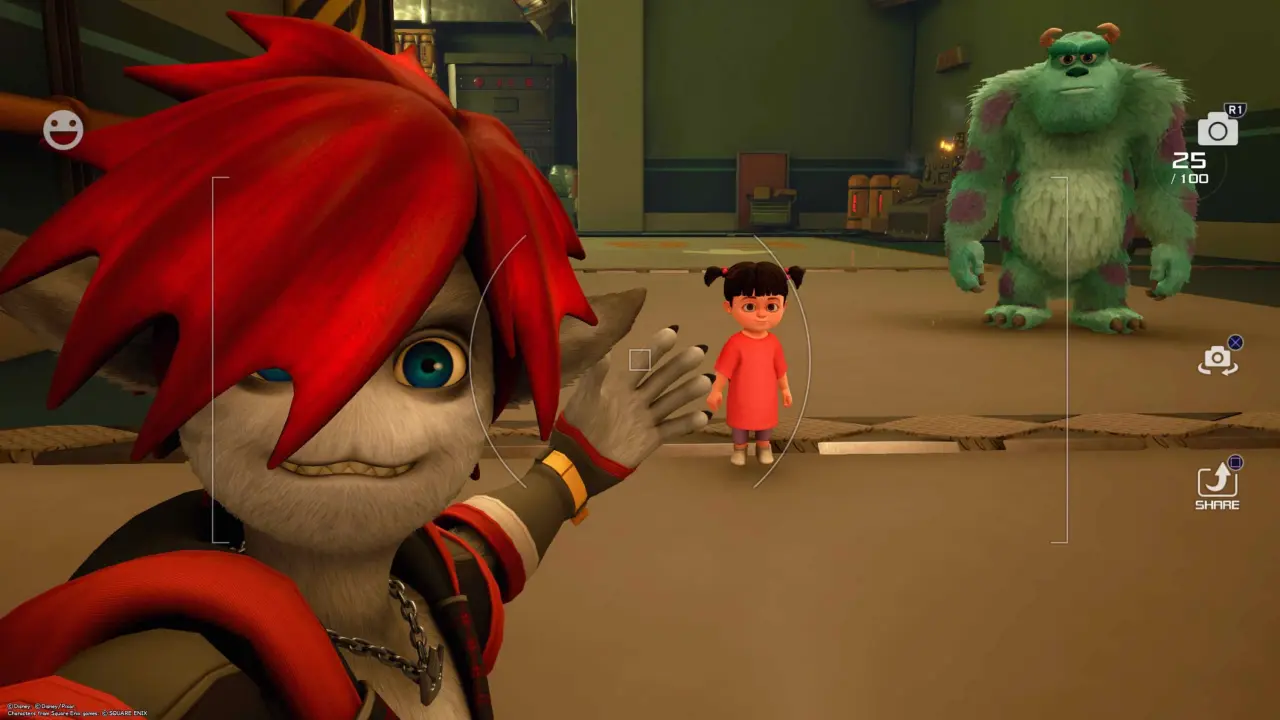Take a photo with the camera icon
The width and height of the screenshot is (1280, 720).
point(1217,129)
